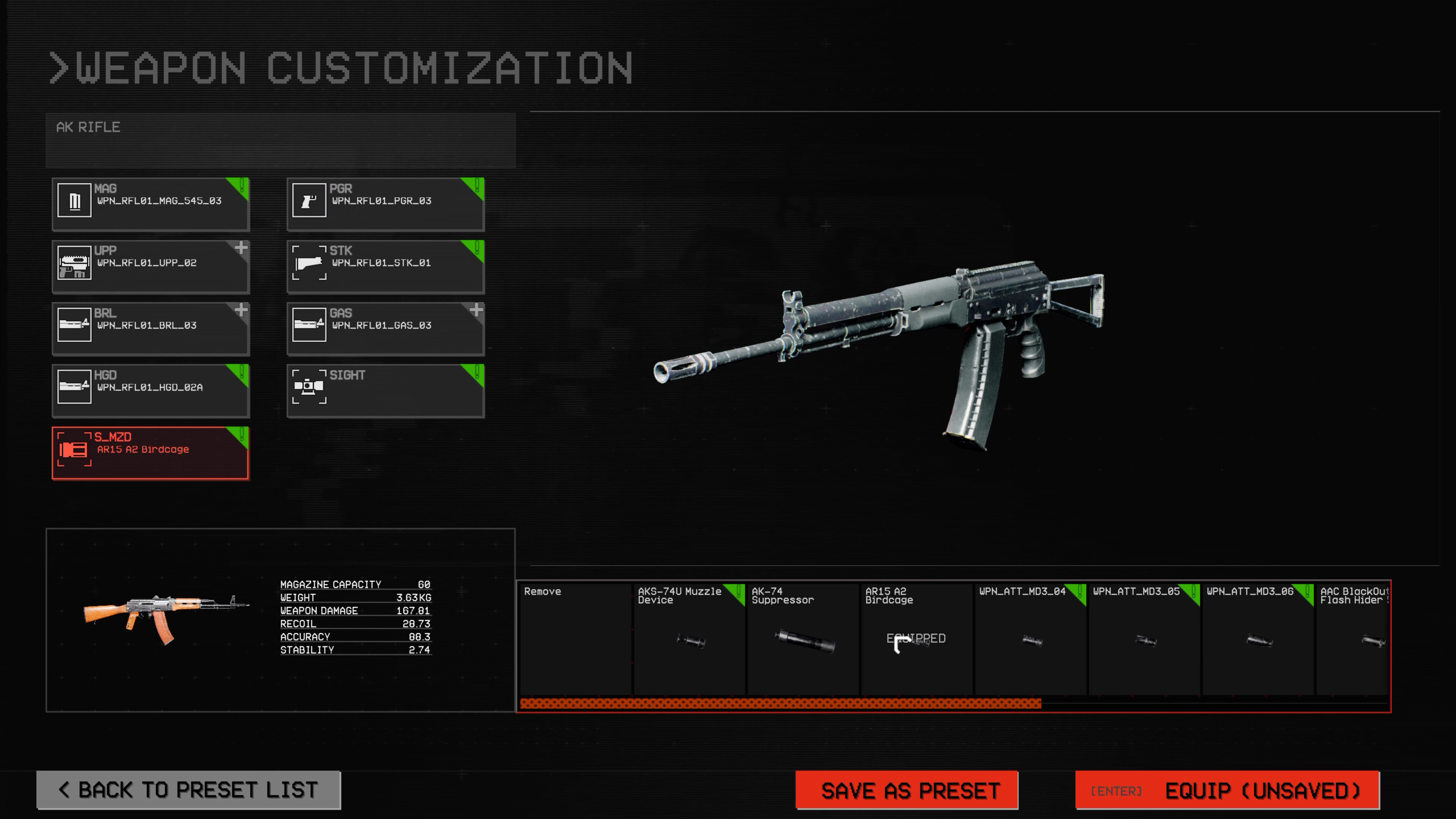This screenshot has height=819, width=1456.
Task: Open the BRL barrel slot
Action: (x=151, y=328)
